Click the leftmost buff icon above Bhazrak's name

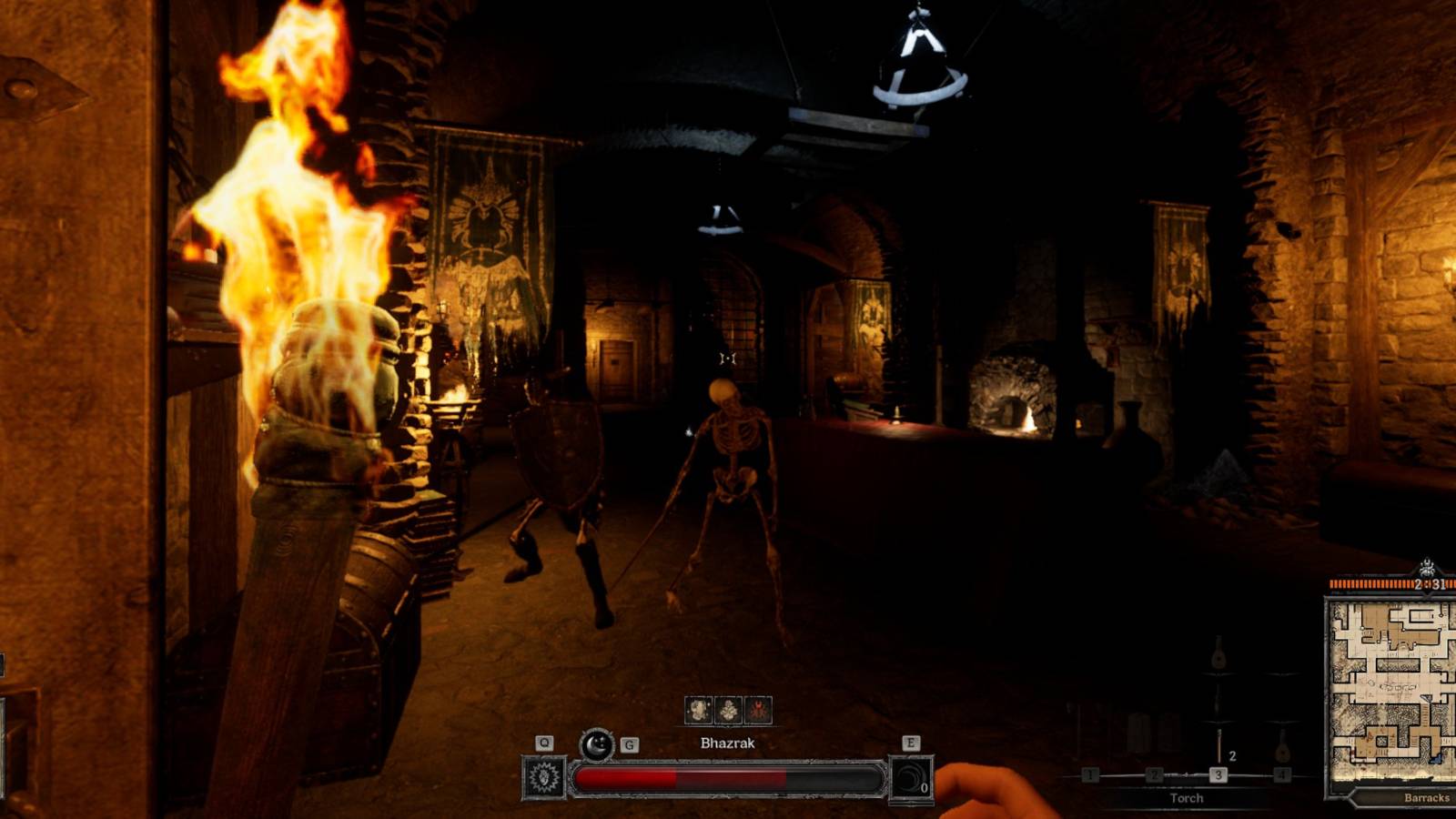(x=699, y=711)
